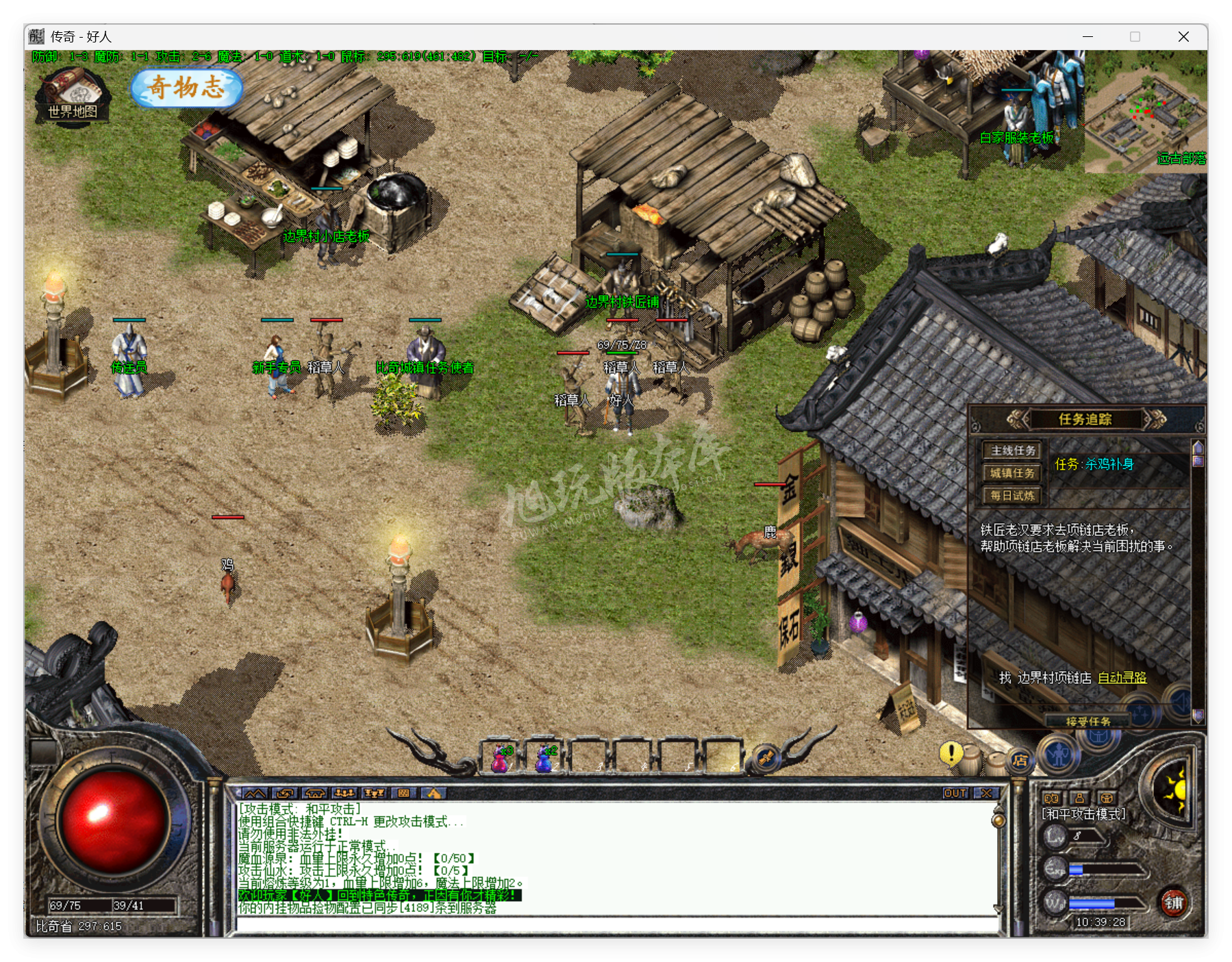The image size is (1232, 962).
Task: Open the character figure circular icon
Action: [1059, 755]
